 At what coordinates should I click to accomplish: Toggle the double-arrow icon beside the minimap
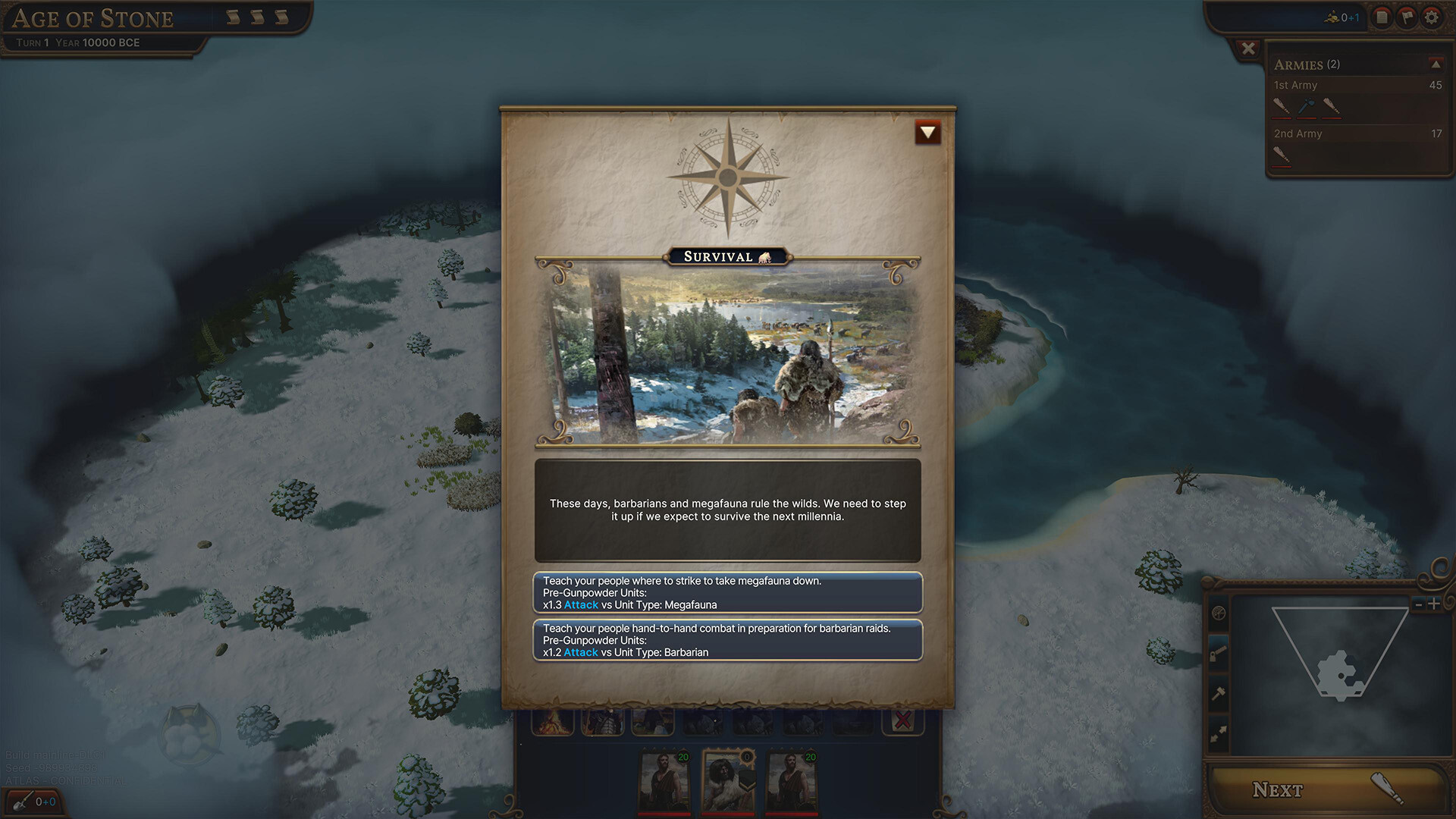coord(1219,733)
